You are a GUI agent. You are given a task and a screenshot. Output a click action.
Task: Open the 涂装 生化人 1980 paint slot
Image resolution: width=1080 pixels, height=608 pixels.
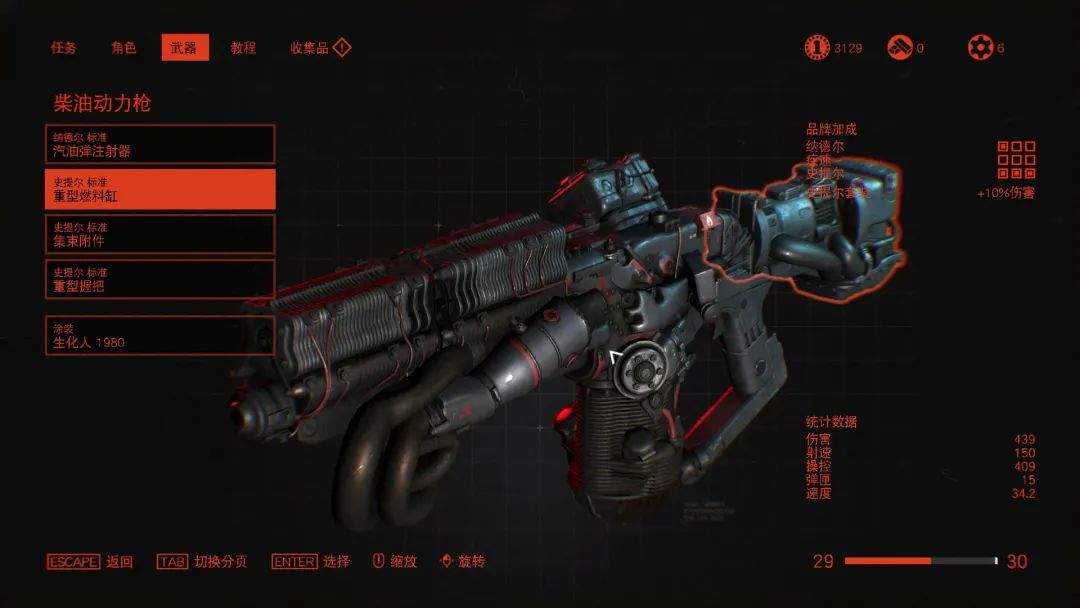click(160, 335)
